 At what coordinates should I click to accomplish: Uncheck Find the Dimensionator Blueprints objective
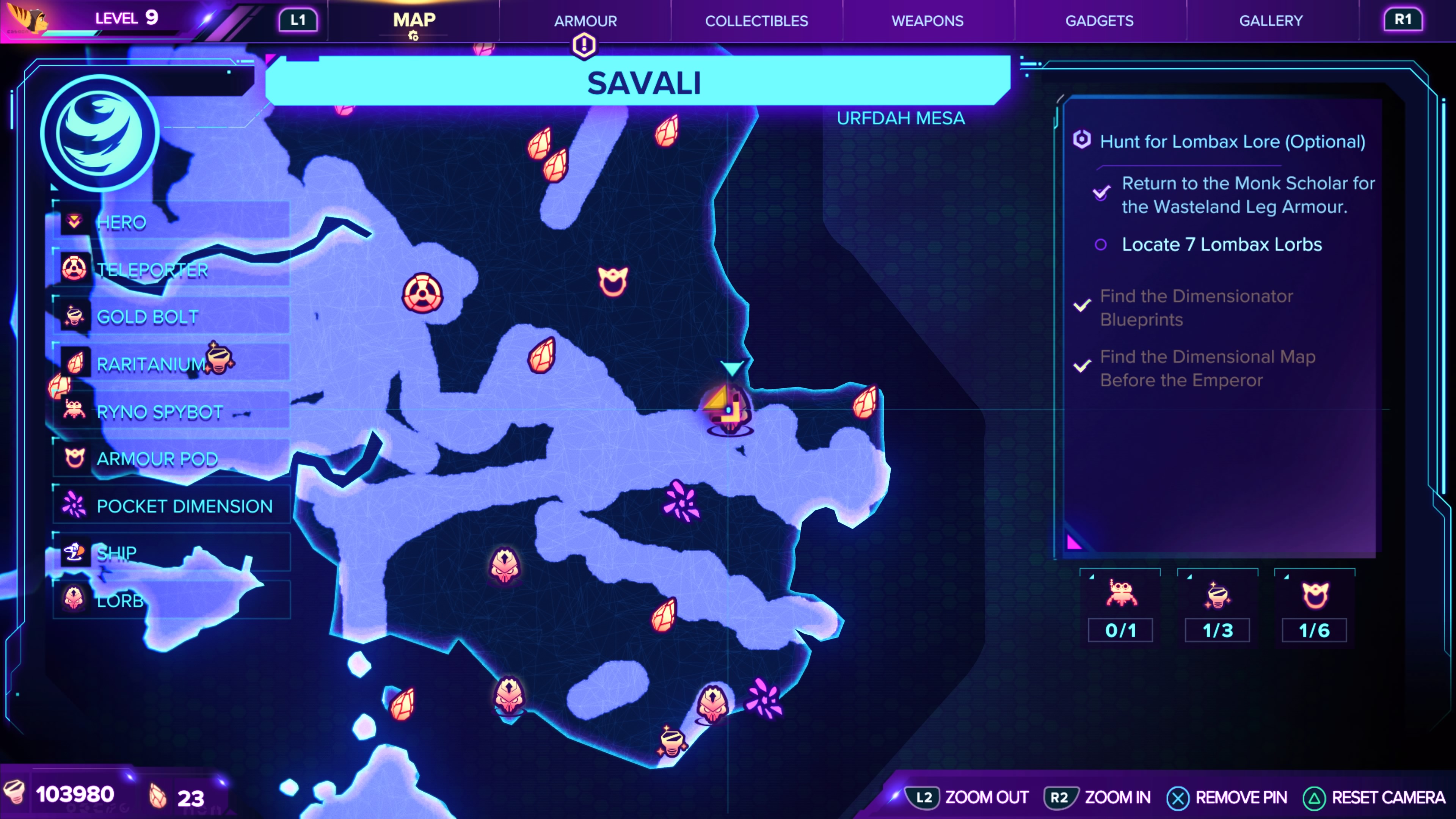tap(1081, 305)
